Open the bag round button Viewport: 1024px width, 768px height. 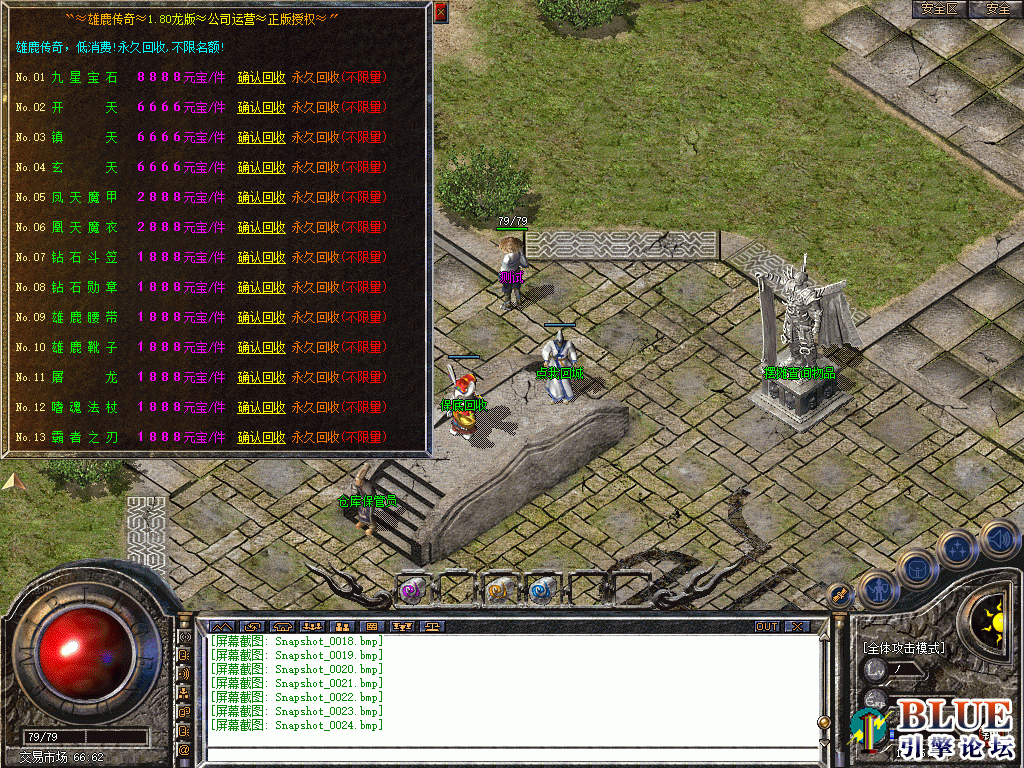click(x=916, y=568)
